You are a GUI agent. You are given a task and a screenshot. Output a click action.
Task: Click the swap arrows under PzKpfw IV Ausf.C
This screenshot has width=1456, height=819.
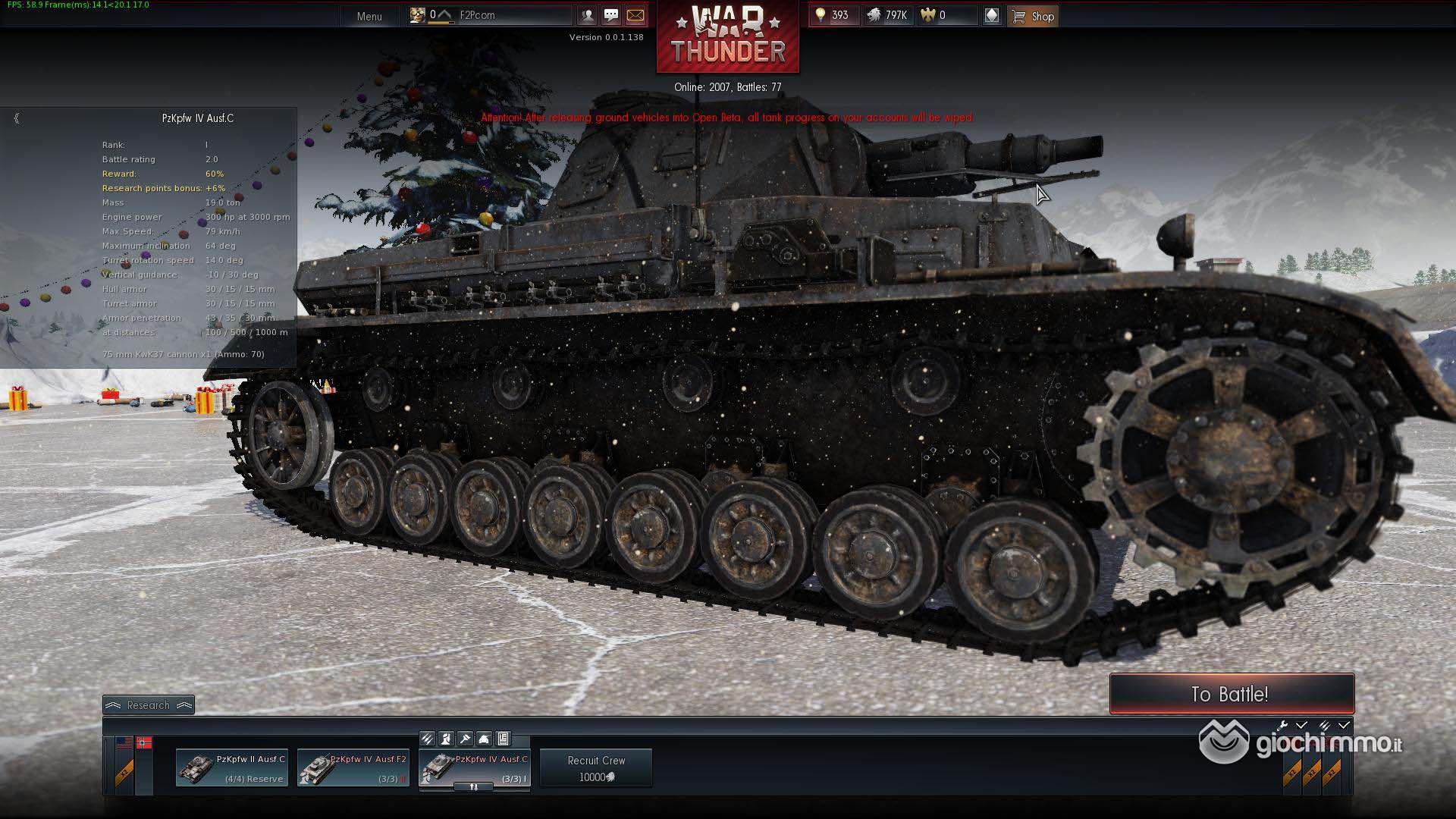click(474, 787)
